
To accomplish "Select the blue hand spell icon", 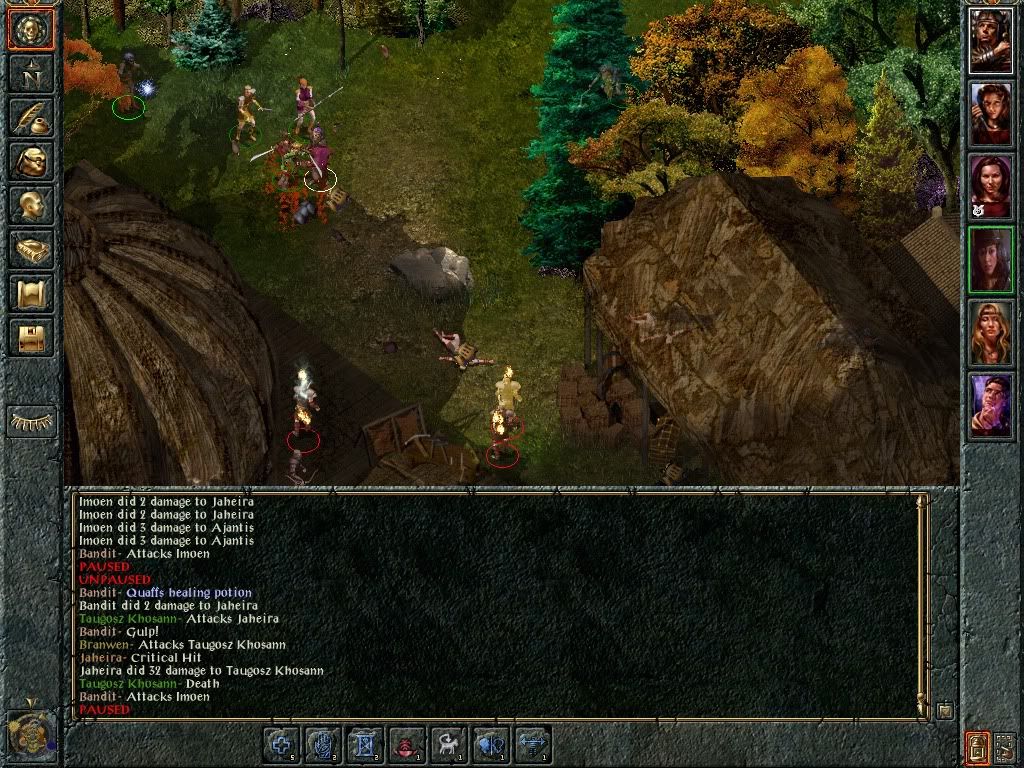I will click(x=325, y=745).
